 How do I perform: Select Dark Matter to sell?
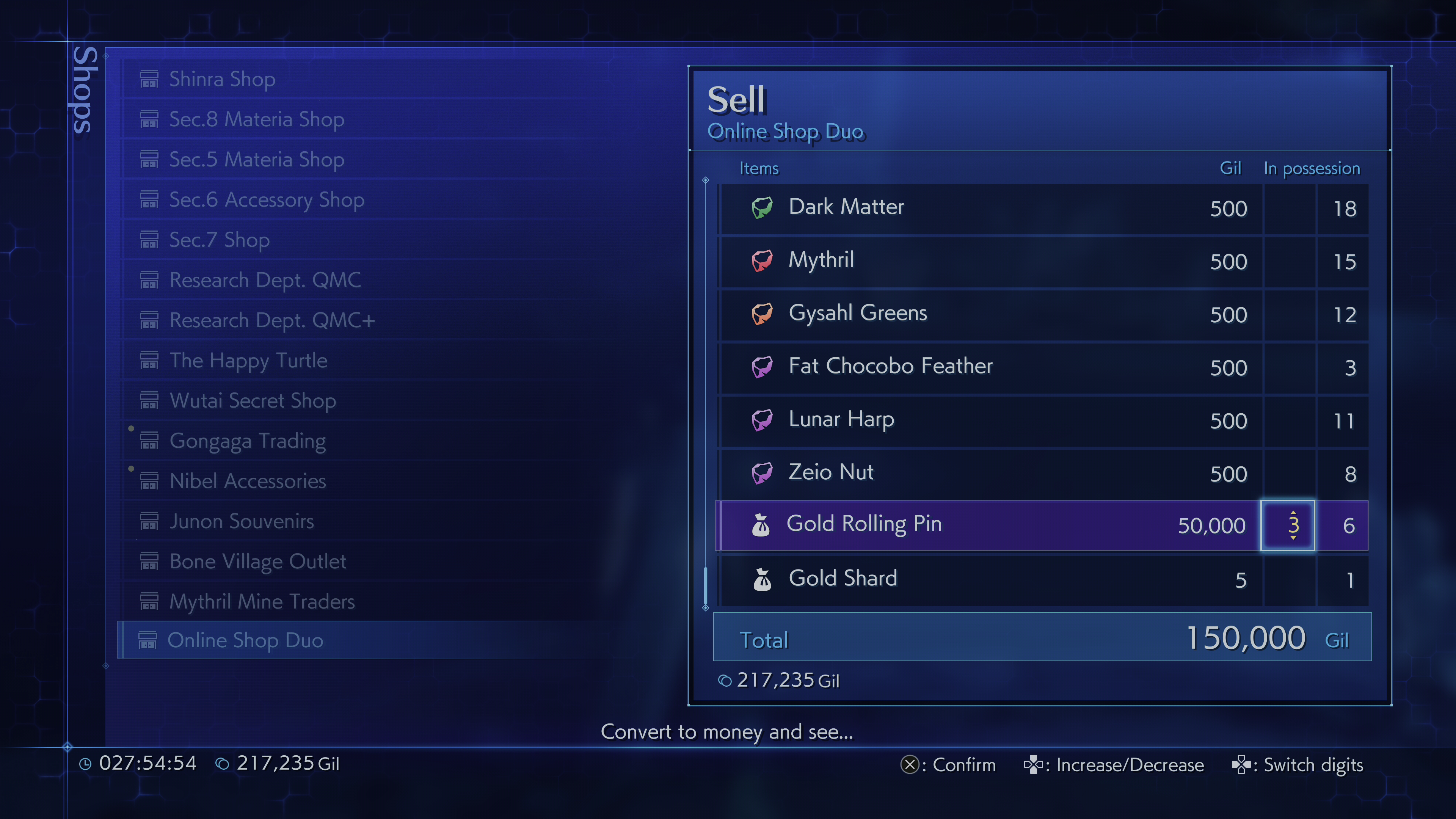pyautogui.click(x=846, y=207)
